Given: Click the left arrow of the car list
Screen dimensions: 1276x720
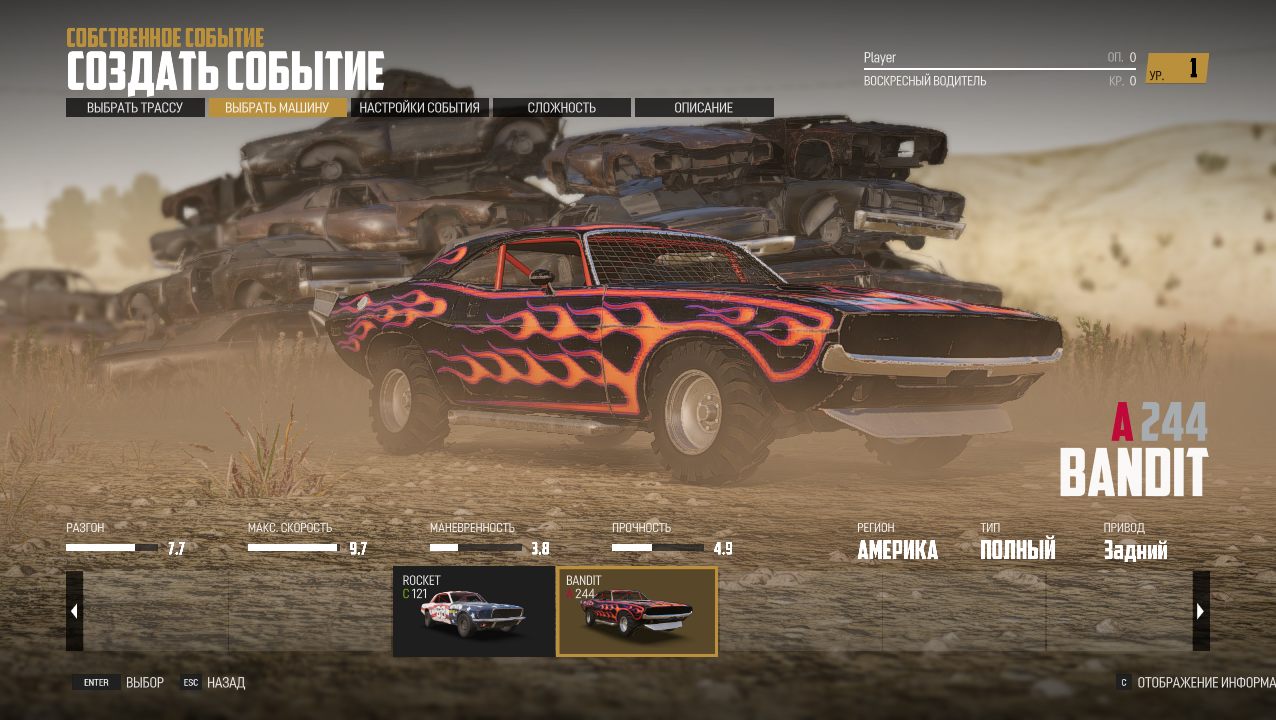Looking at the screenshot, I should 74,611.
